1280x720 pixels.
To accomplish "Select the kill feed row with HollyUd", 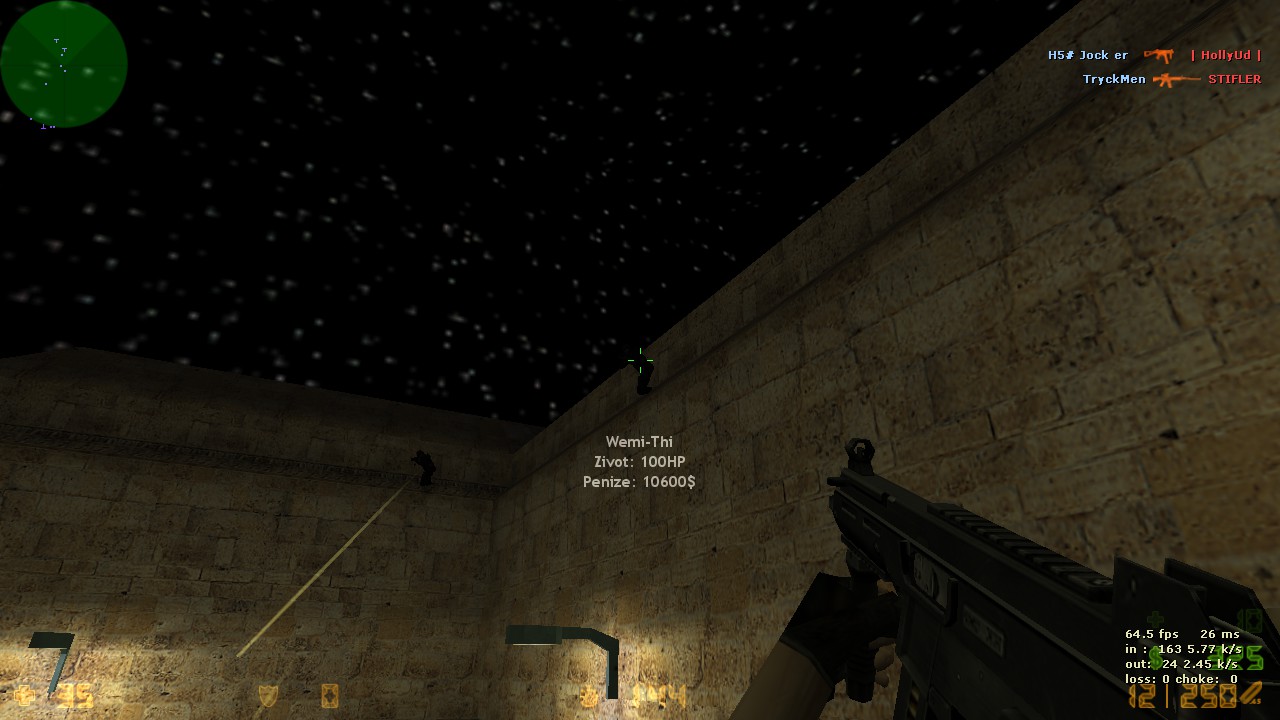I will (1154, 56).
